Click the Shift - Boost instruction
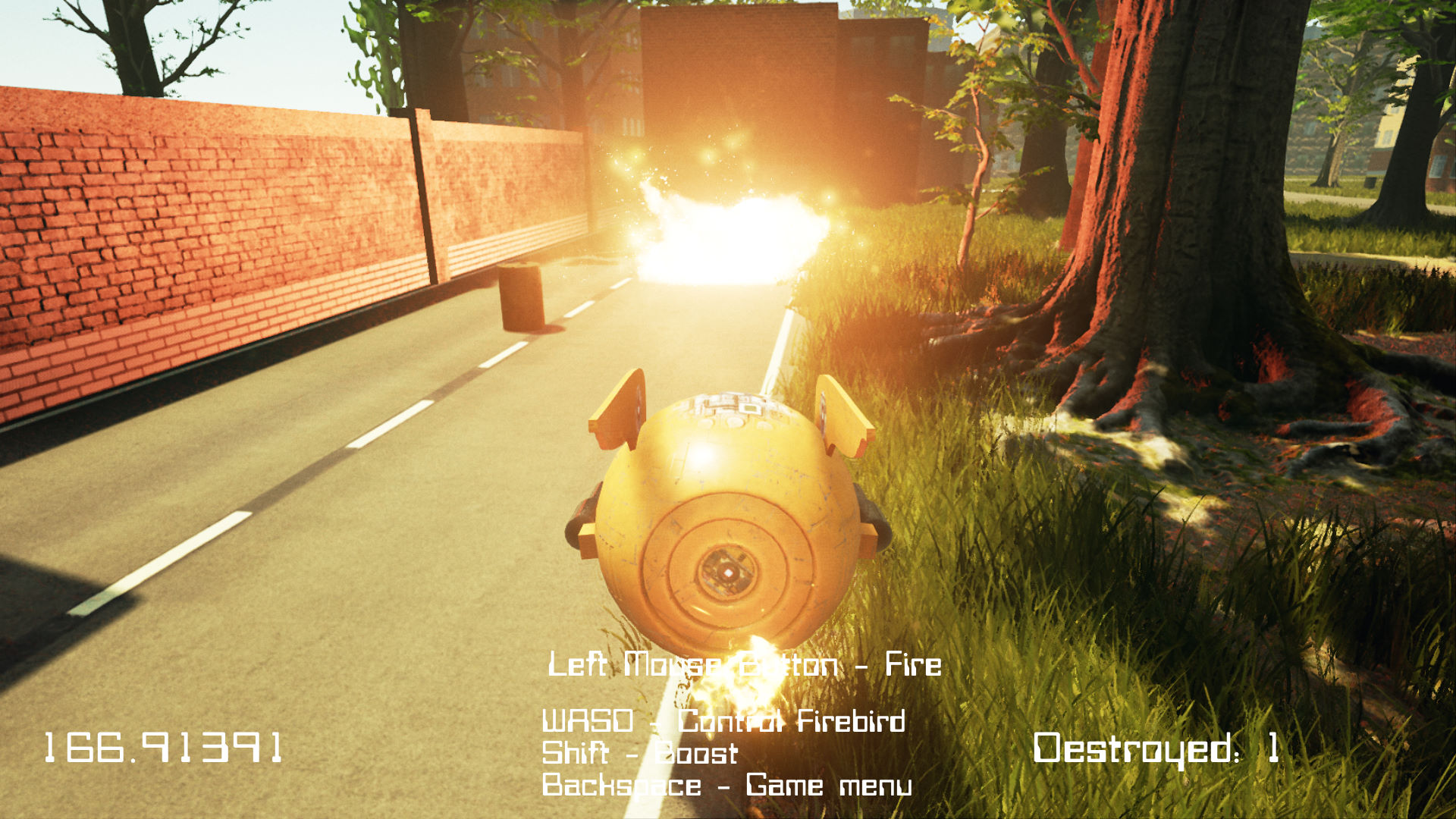 click(x=641, y=755)
